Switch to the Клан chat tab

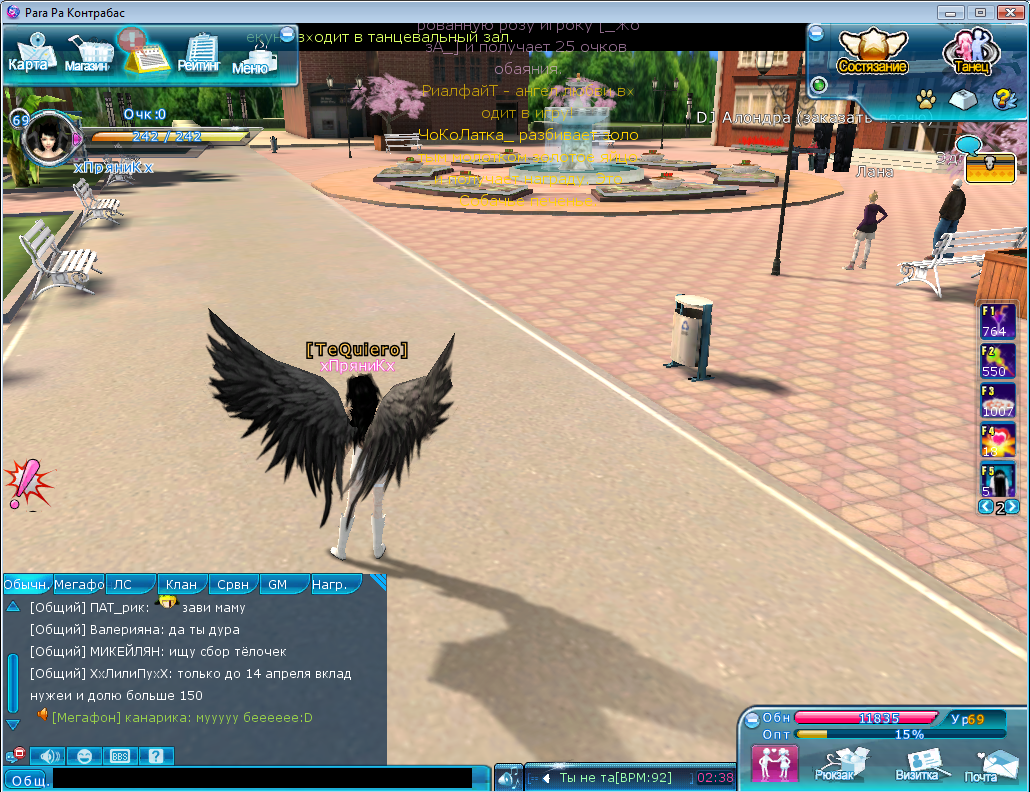pyautogui.click(x=181, y=584)
